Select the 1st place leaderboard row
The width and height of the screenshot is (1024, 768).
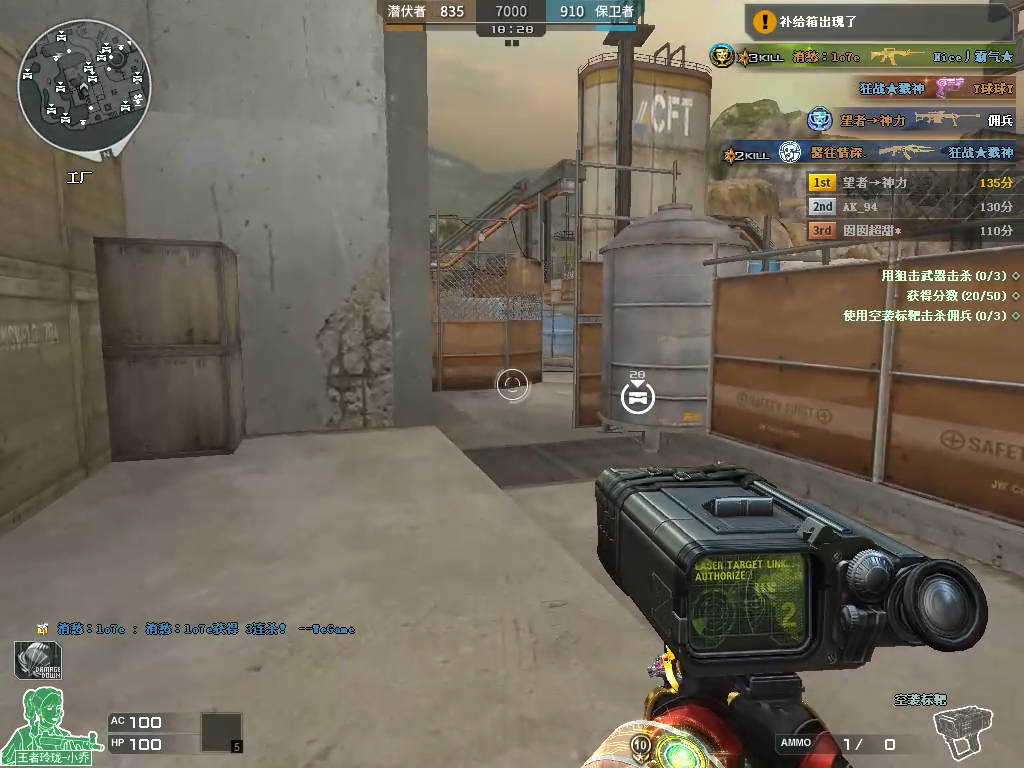tap(912, 183)
